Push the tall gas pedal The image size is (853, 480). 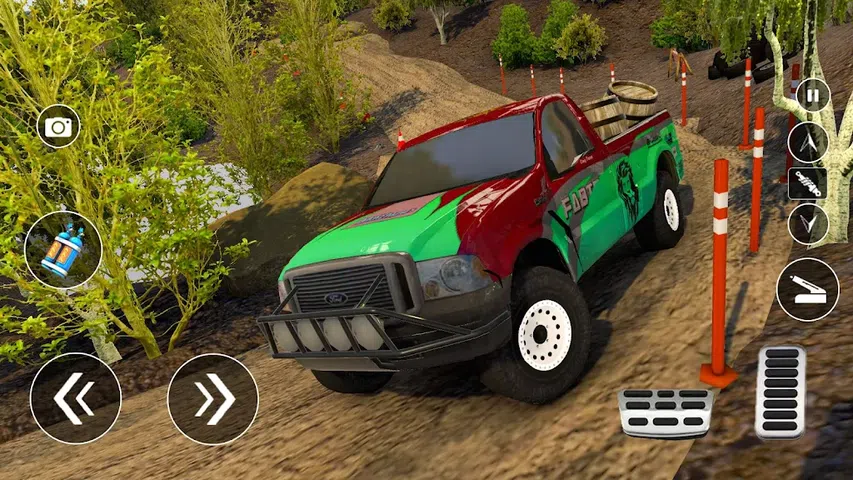coord(780,391)
